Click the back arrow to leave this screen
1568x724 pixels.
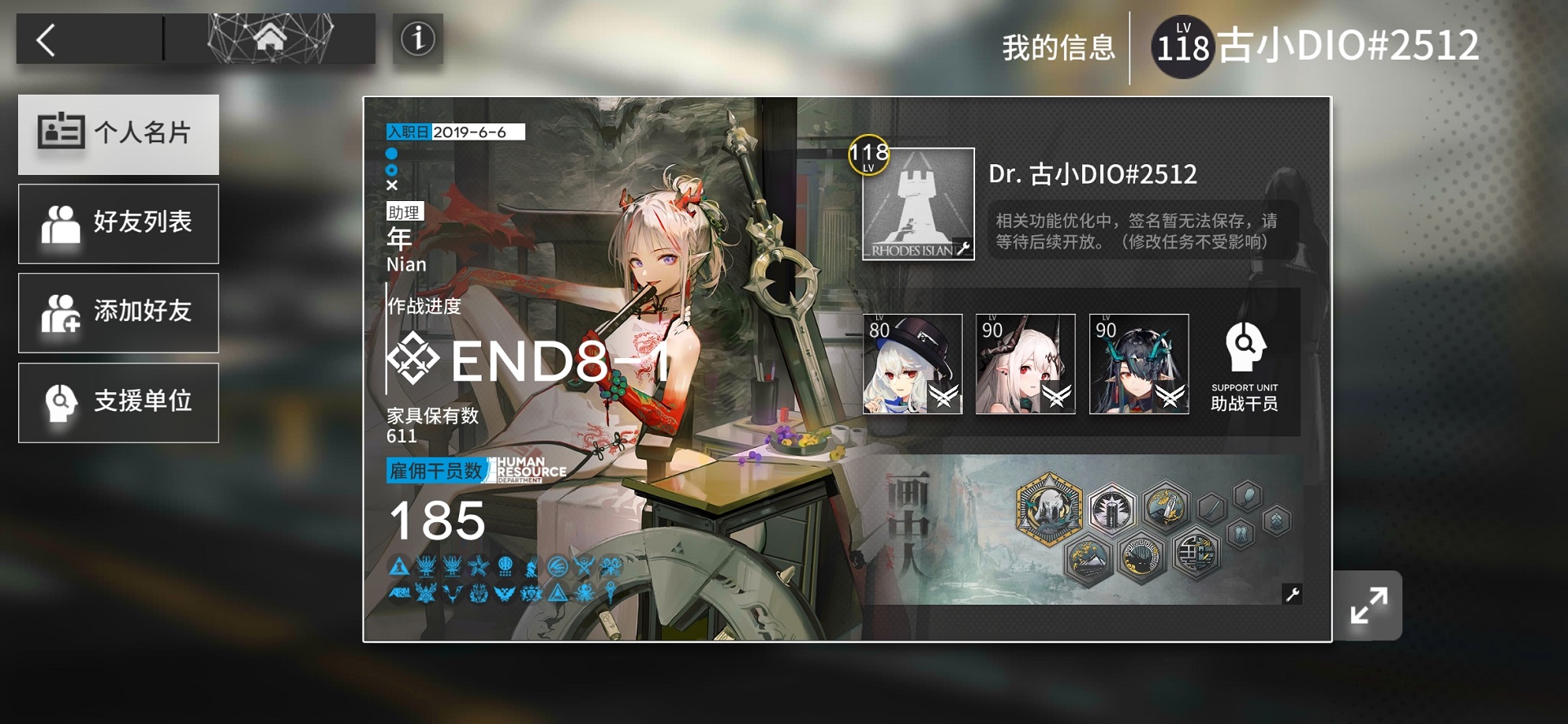pos(45,39)
